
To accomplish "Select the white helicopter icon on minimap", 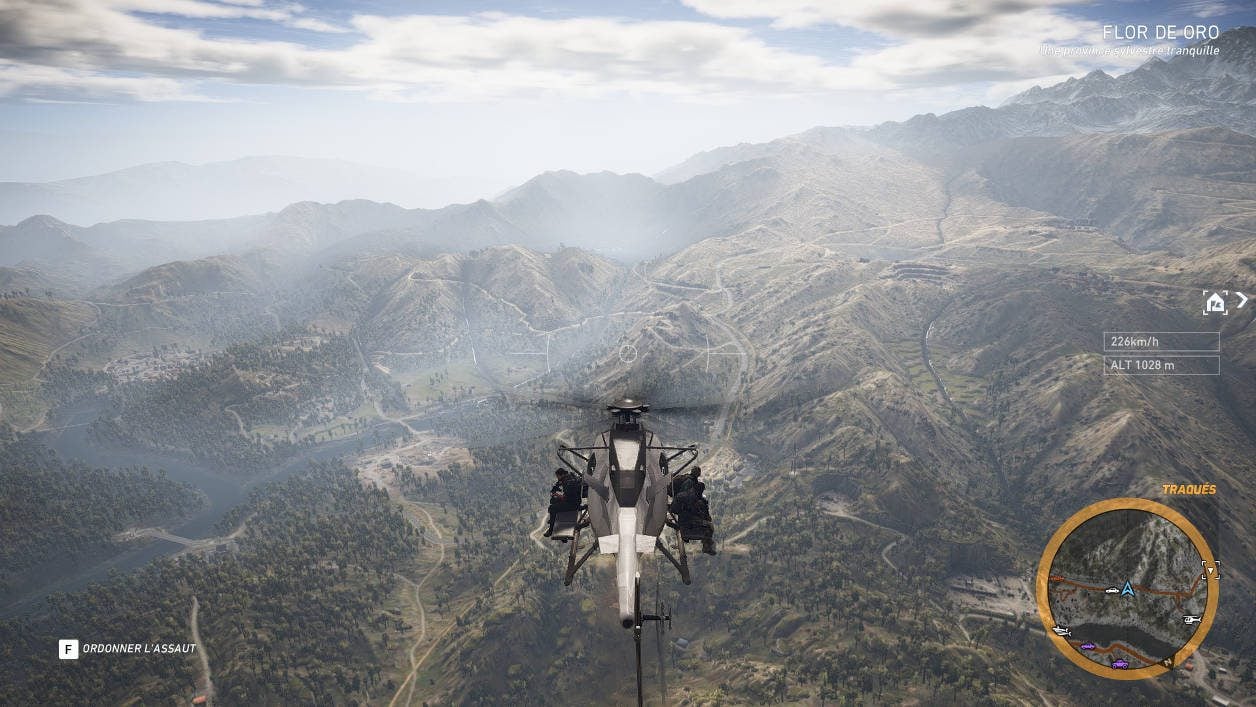I will 1191,619.
